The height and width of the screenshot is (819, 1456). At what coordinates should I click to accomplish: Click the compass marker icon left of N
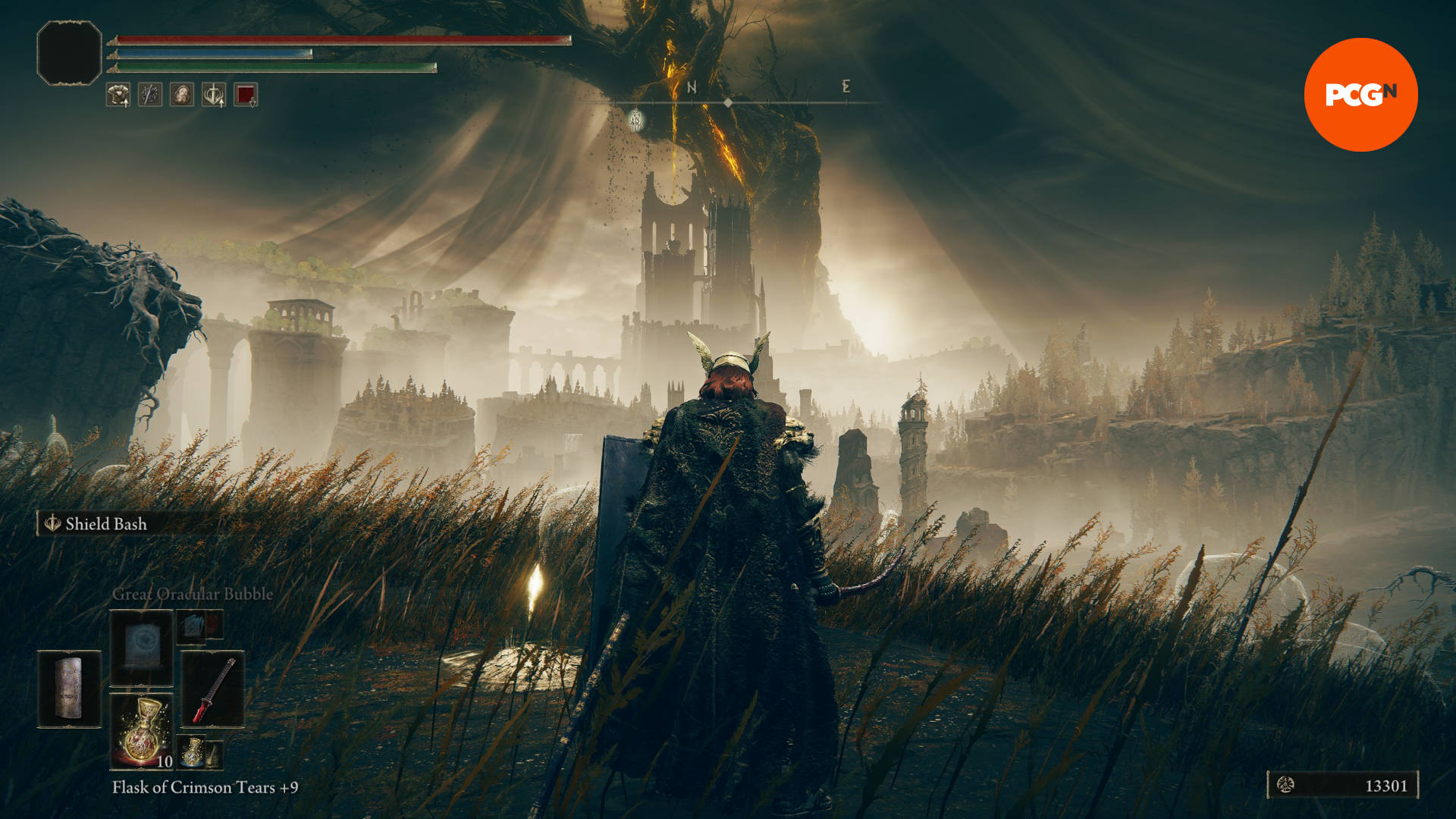(x=635, y=120)
